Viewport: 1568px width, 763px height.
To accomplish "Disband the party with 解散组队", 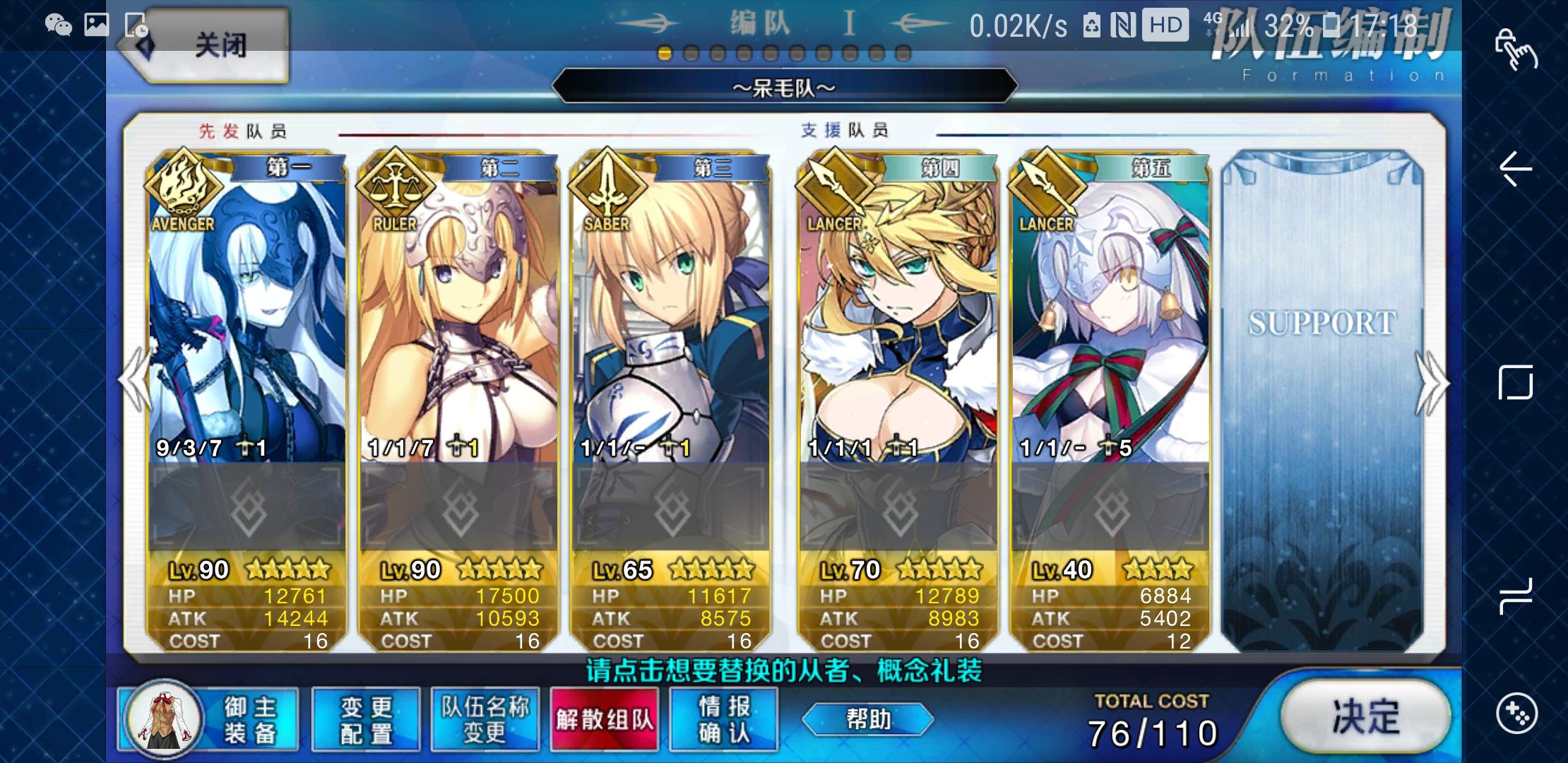I will click(605, 719).
